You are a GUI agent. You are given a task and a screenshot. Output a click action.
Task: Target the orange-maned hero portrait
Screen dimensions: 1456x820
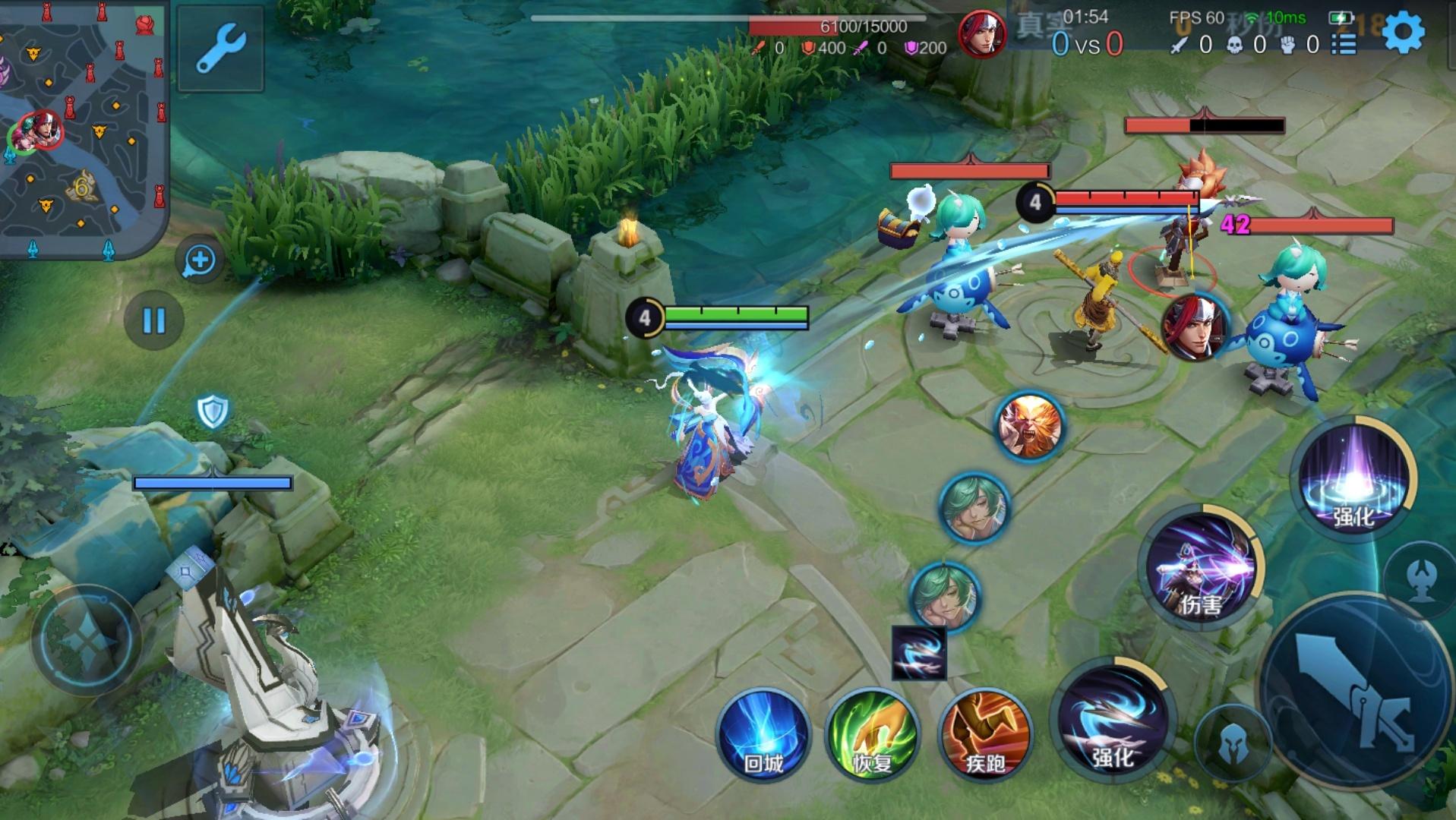pyautogui.click(x=1030, y=427)
